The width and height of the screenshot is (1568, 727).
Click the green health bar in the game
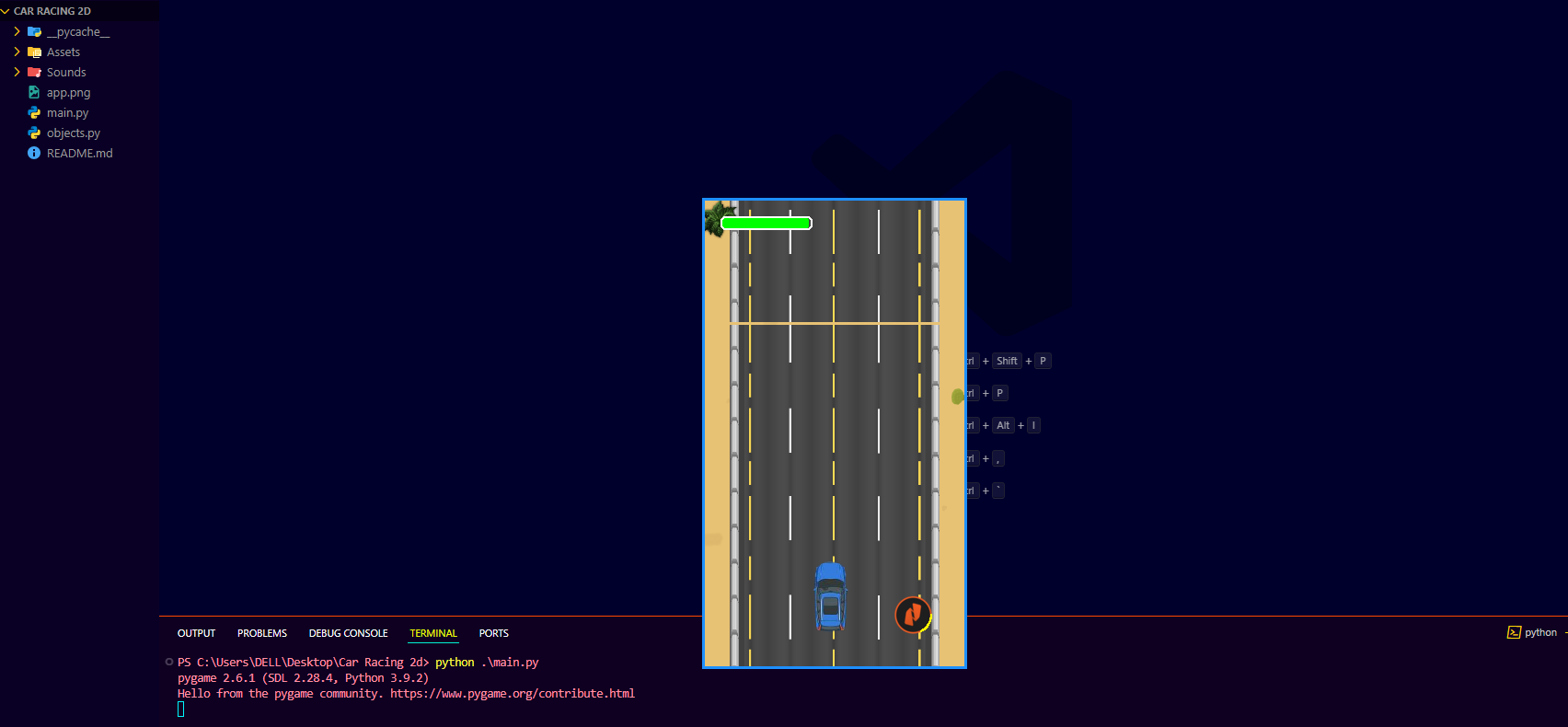point(766,222)
